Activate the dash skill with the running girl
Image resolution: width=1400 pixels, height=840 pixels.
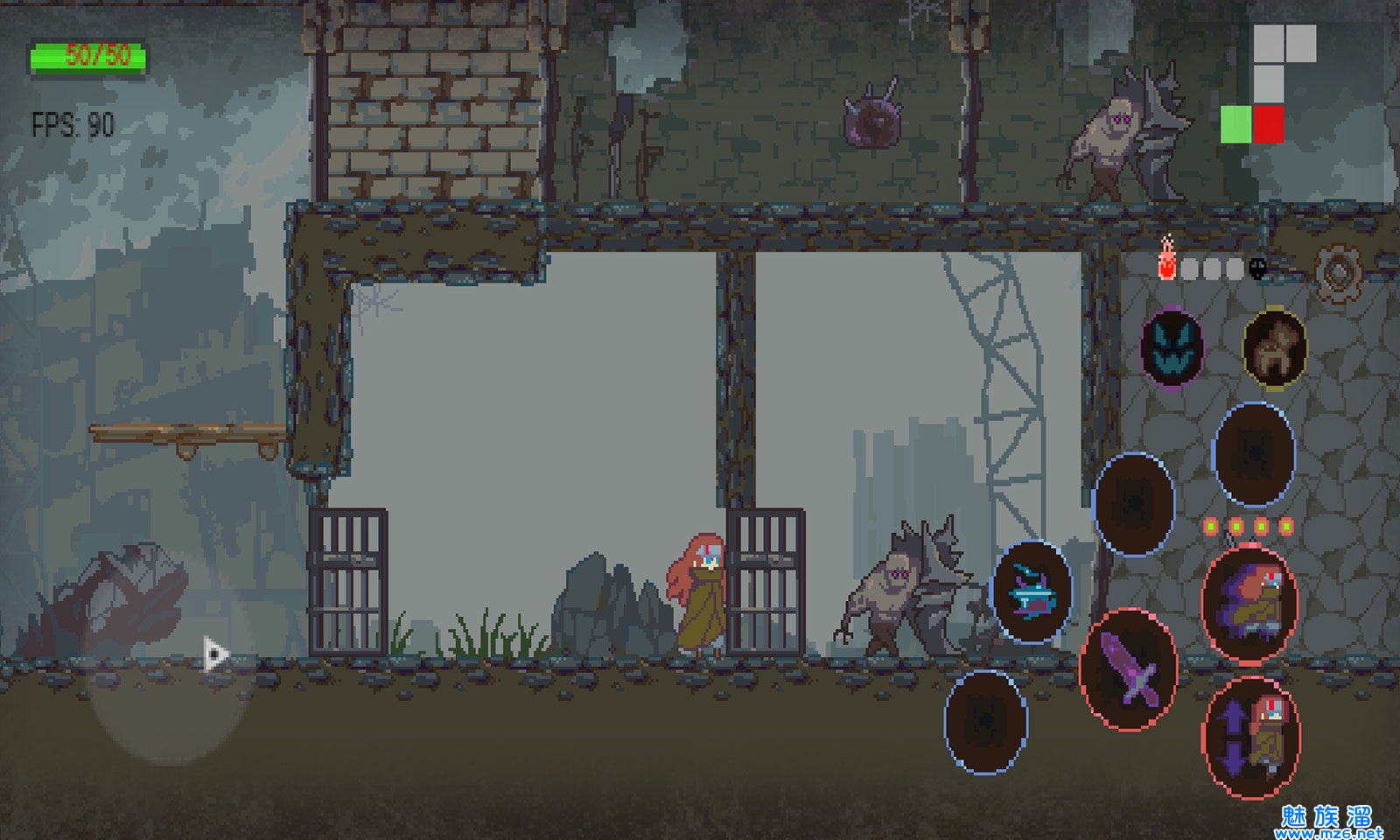[1249, 603]
